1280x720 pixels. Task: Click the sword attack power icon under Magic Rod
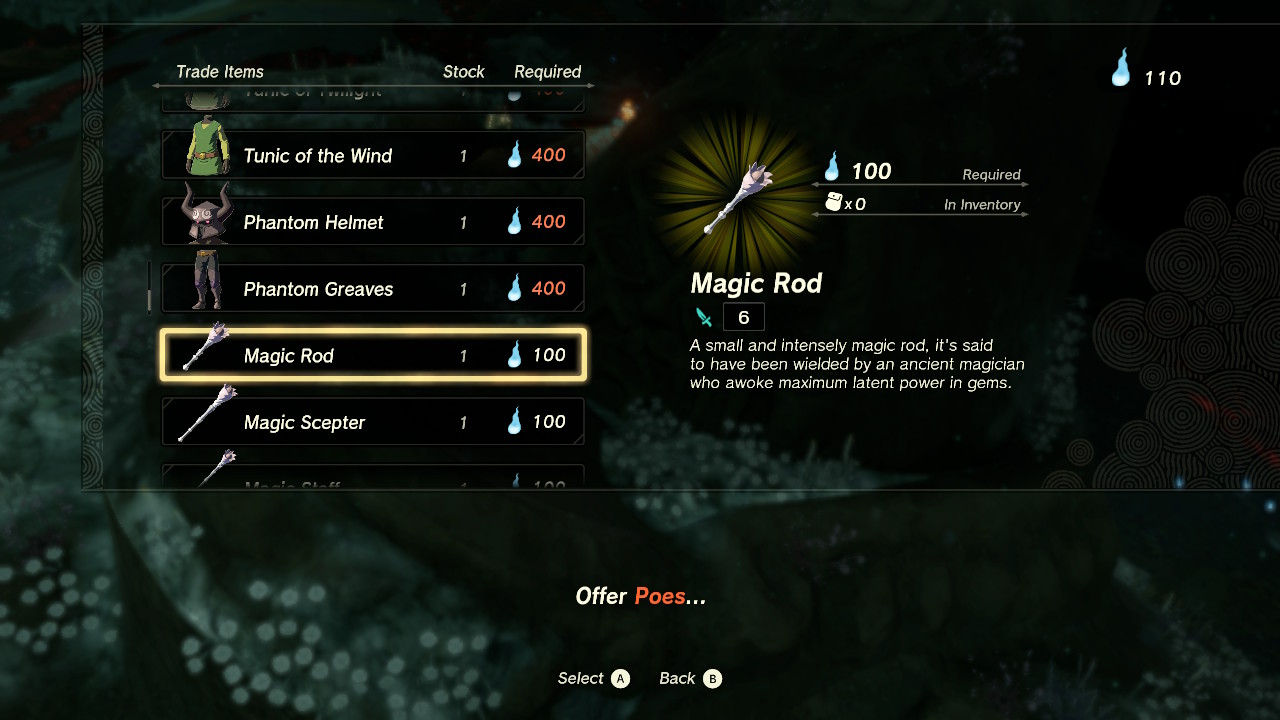click(x=703, y=316)
